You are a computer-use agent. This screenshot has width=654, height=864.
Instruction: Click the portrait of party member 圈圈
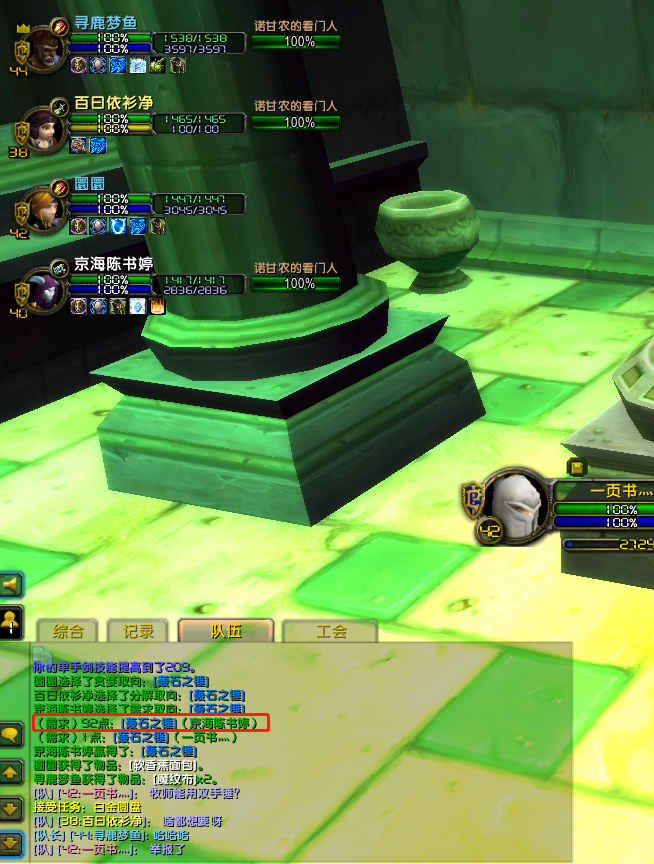41,208
